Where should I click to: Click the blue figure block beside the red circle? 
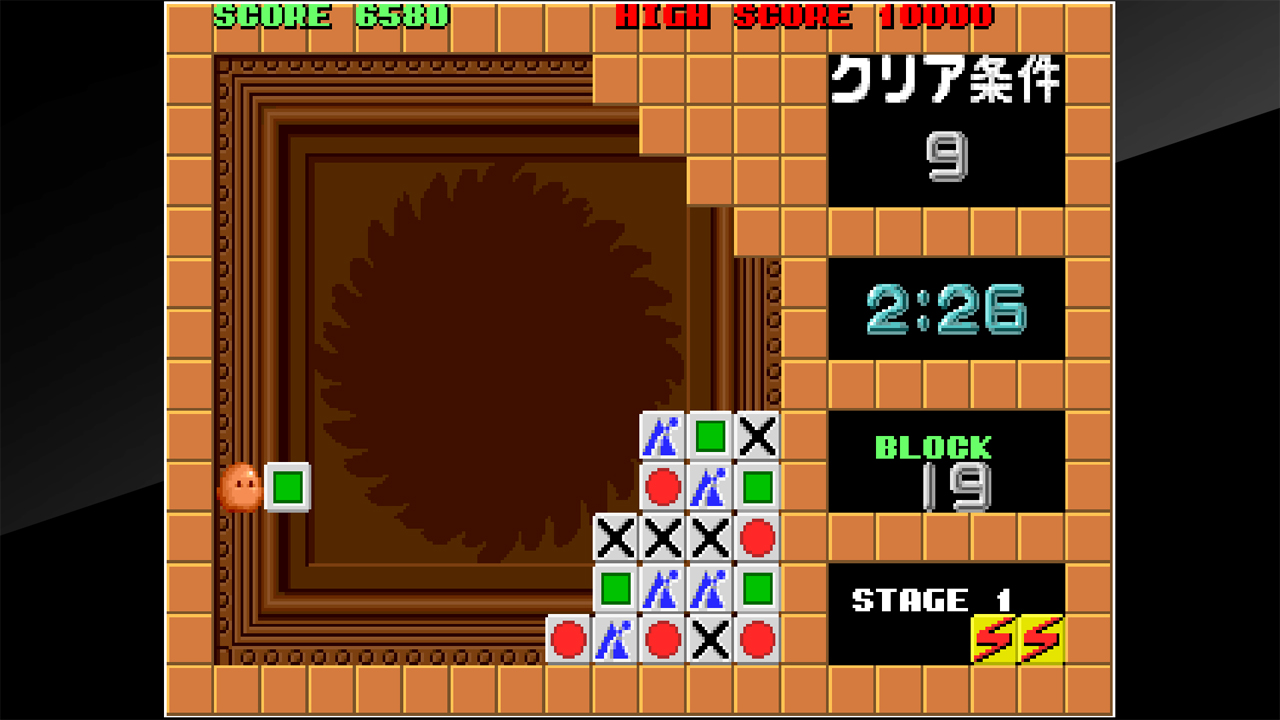point(710,486)
